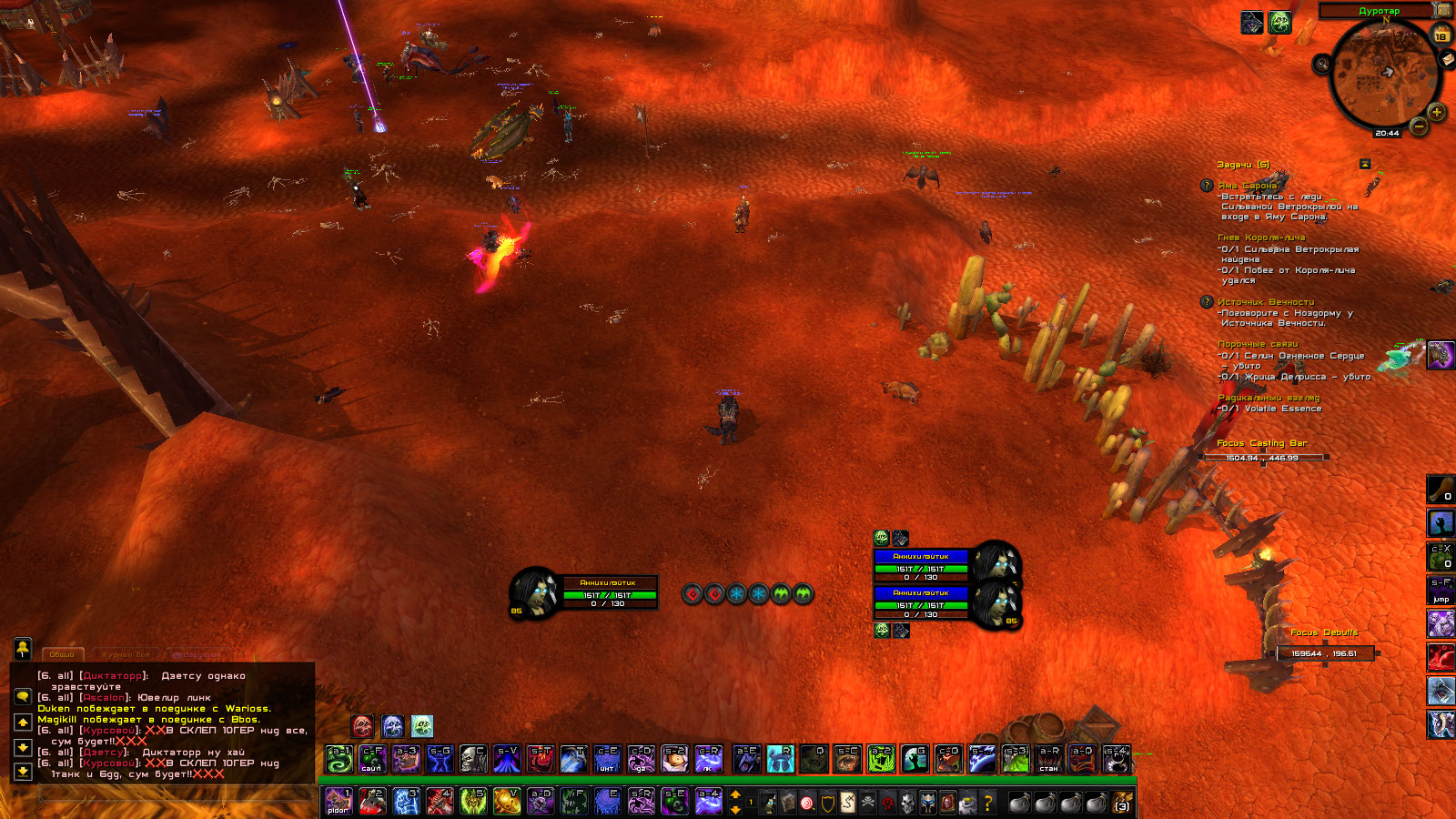Use the action bar ability labeled стан
The image size is (1456, 819).
tap(1048, 759)
